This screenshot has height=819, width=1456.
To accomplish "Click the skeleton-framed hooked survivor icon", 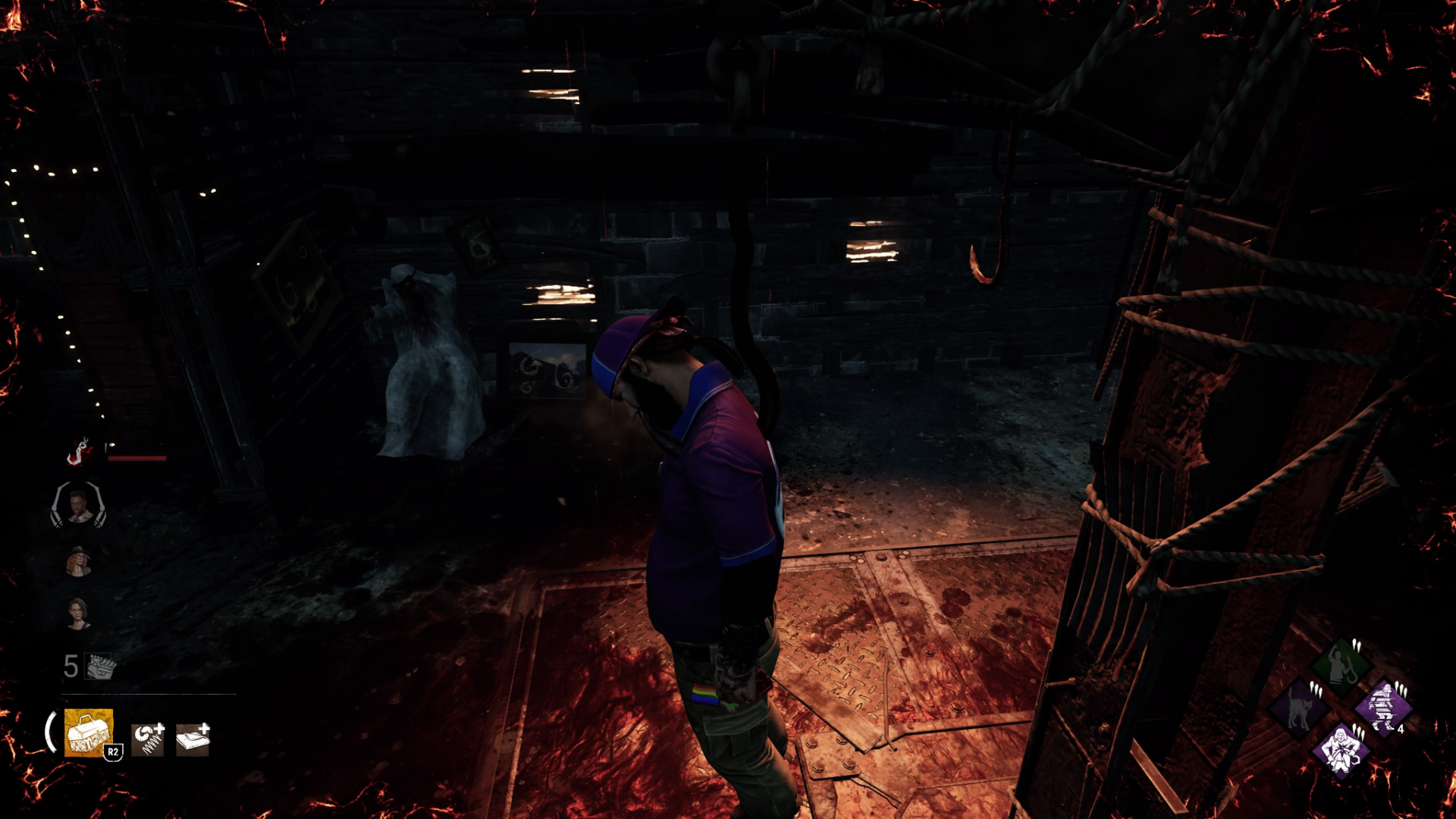I will coord(78,507).
